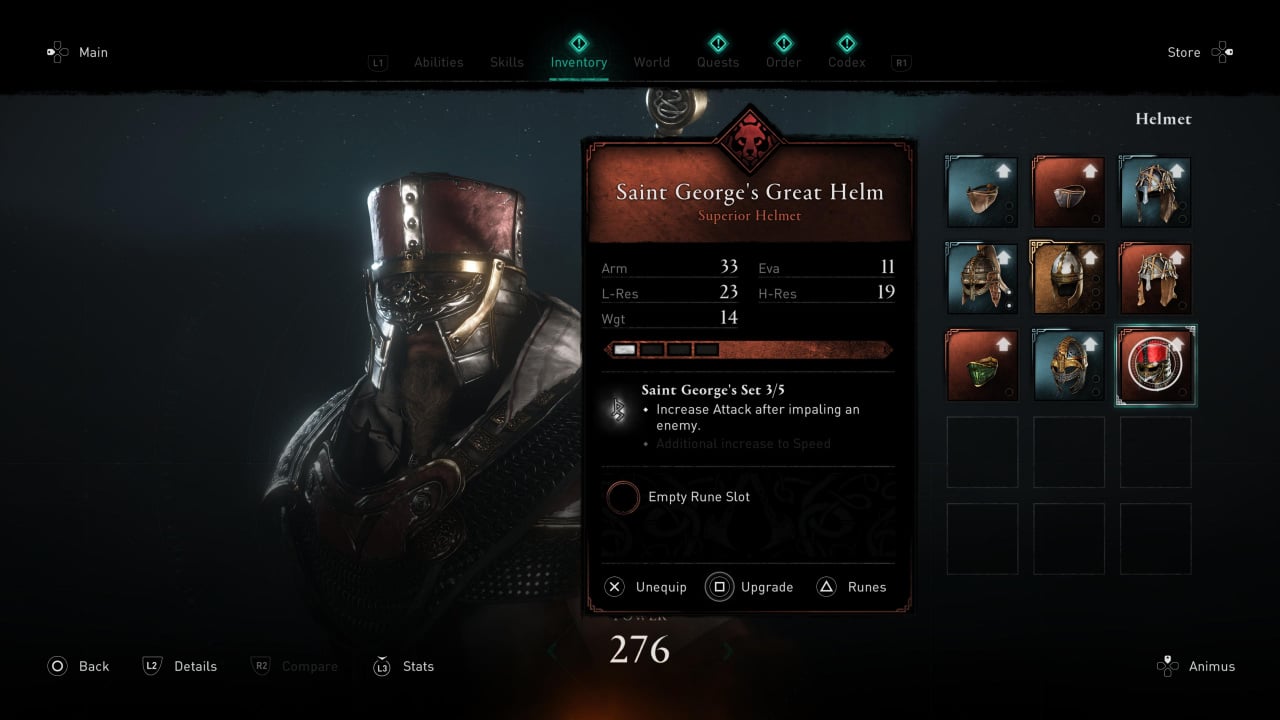Switch to the Abilities tab
Screen dimensions: 1280x720
click(x=438, y=62)
